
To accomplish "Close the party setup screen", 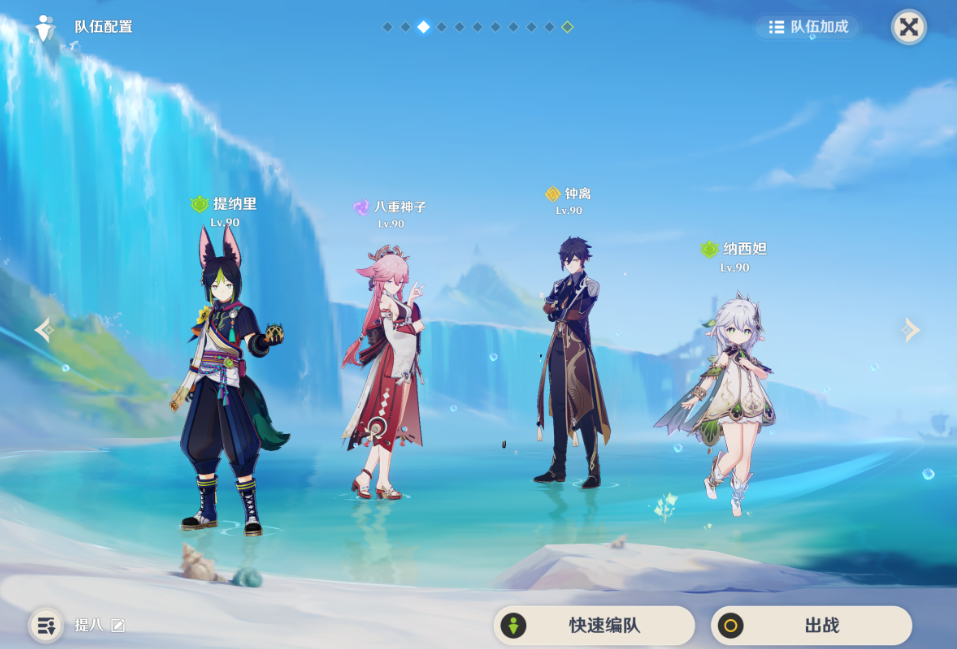I will pyautogui.click(x=908, y=27).
